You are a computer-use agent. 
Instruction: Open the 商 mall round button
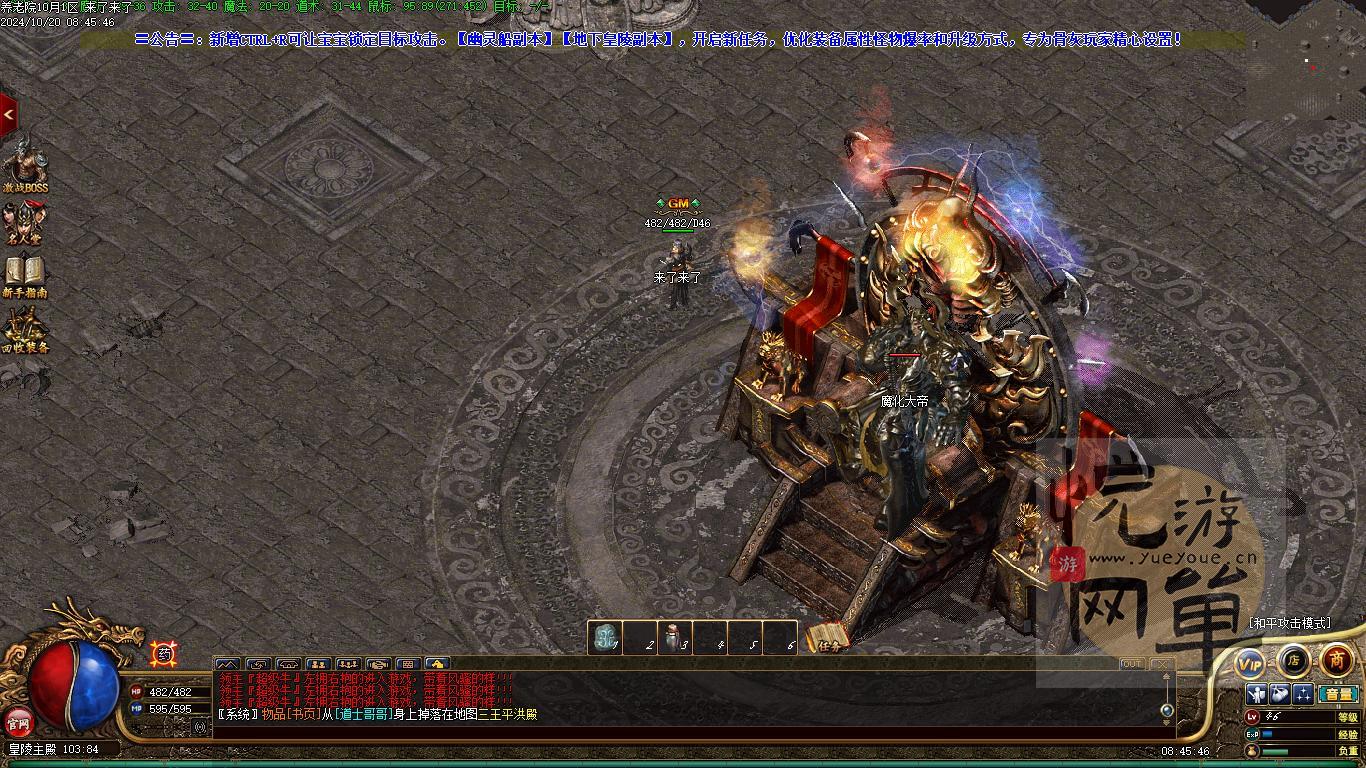click(x=1337, y=660)
